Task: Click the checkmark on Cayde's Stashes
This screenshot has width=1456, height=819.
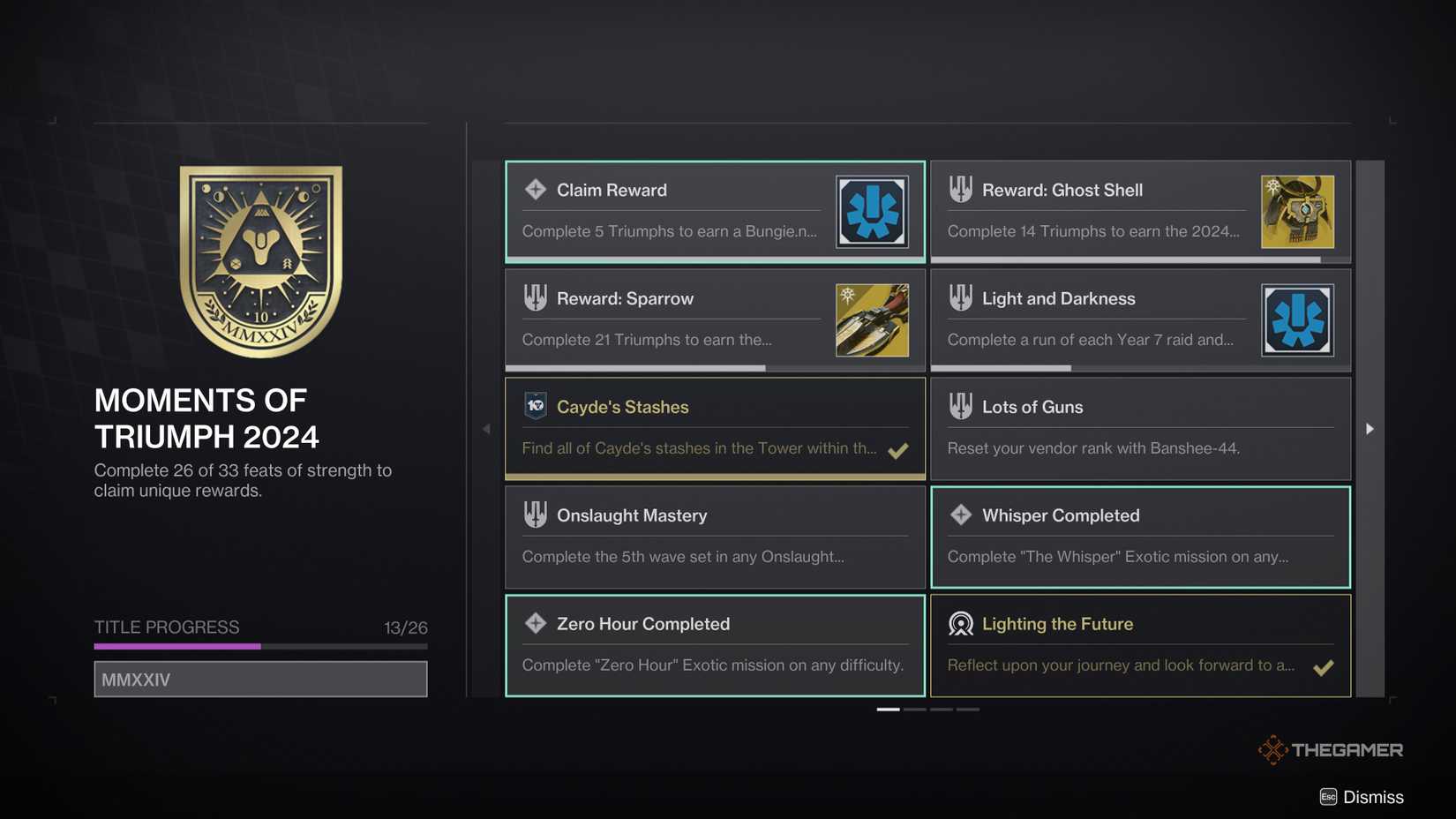Action: click(x=898, y=450)
